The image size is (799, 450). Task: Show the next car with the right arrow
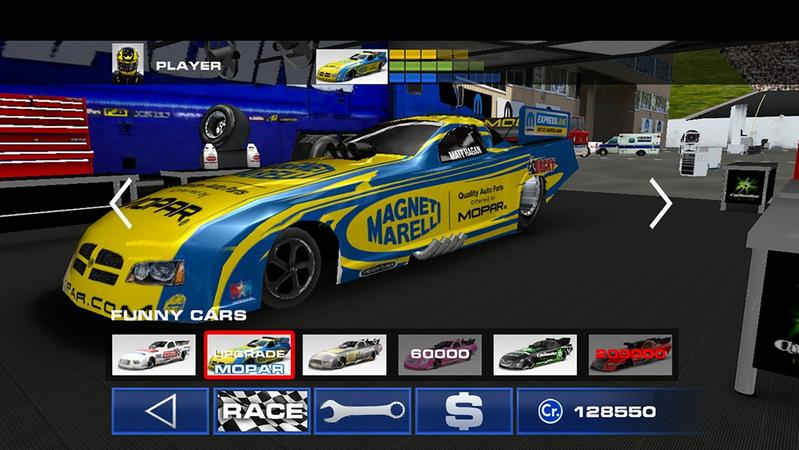coord(660,203)
